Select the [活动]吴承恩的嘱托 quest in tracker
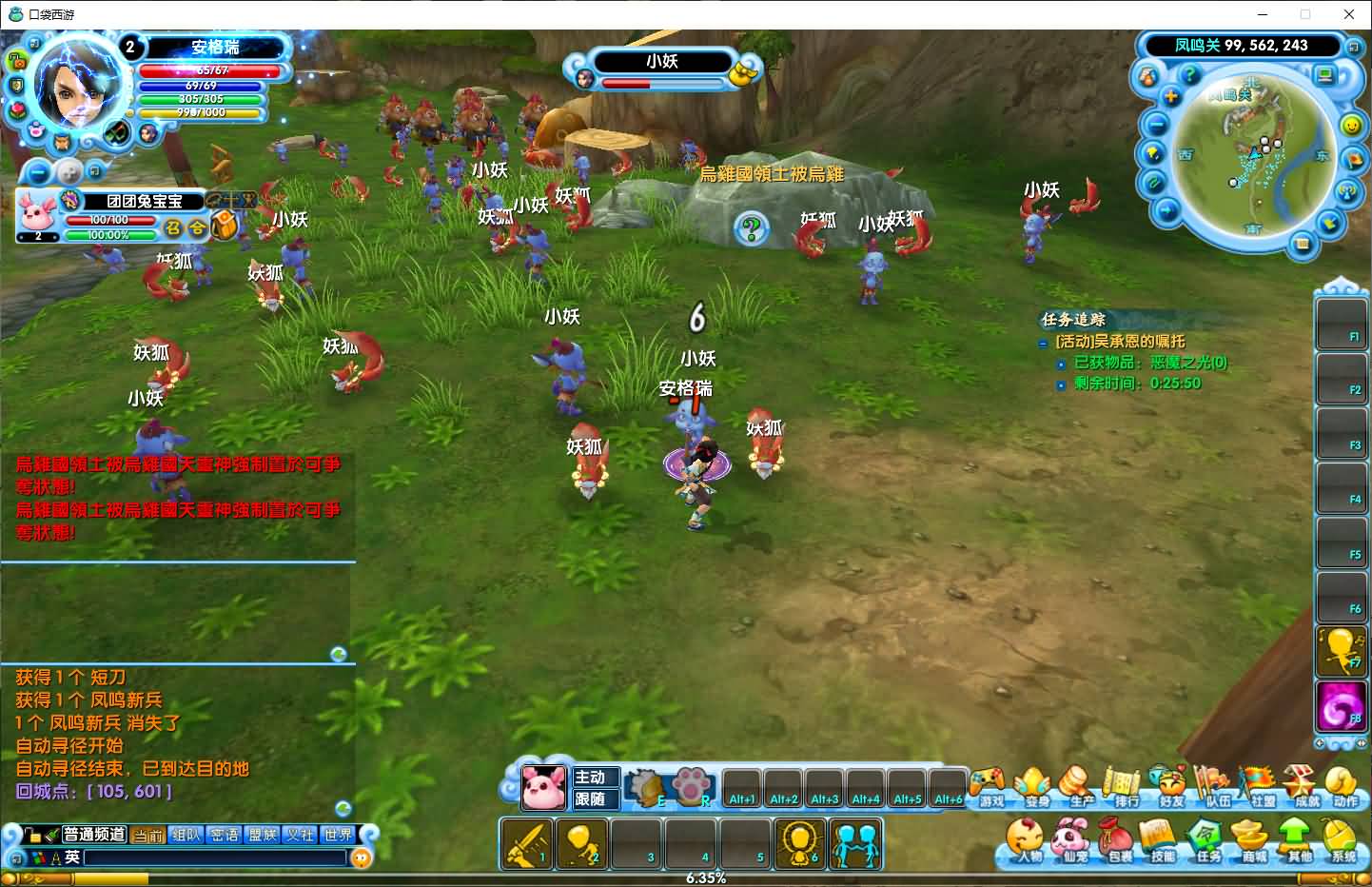The image size is (1372, 887). point(1120,341)
